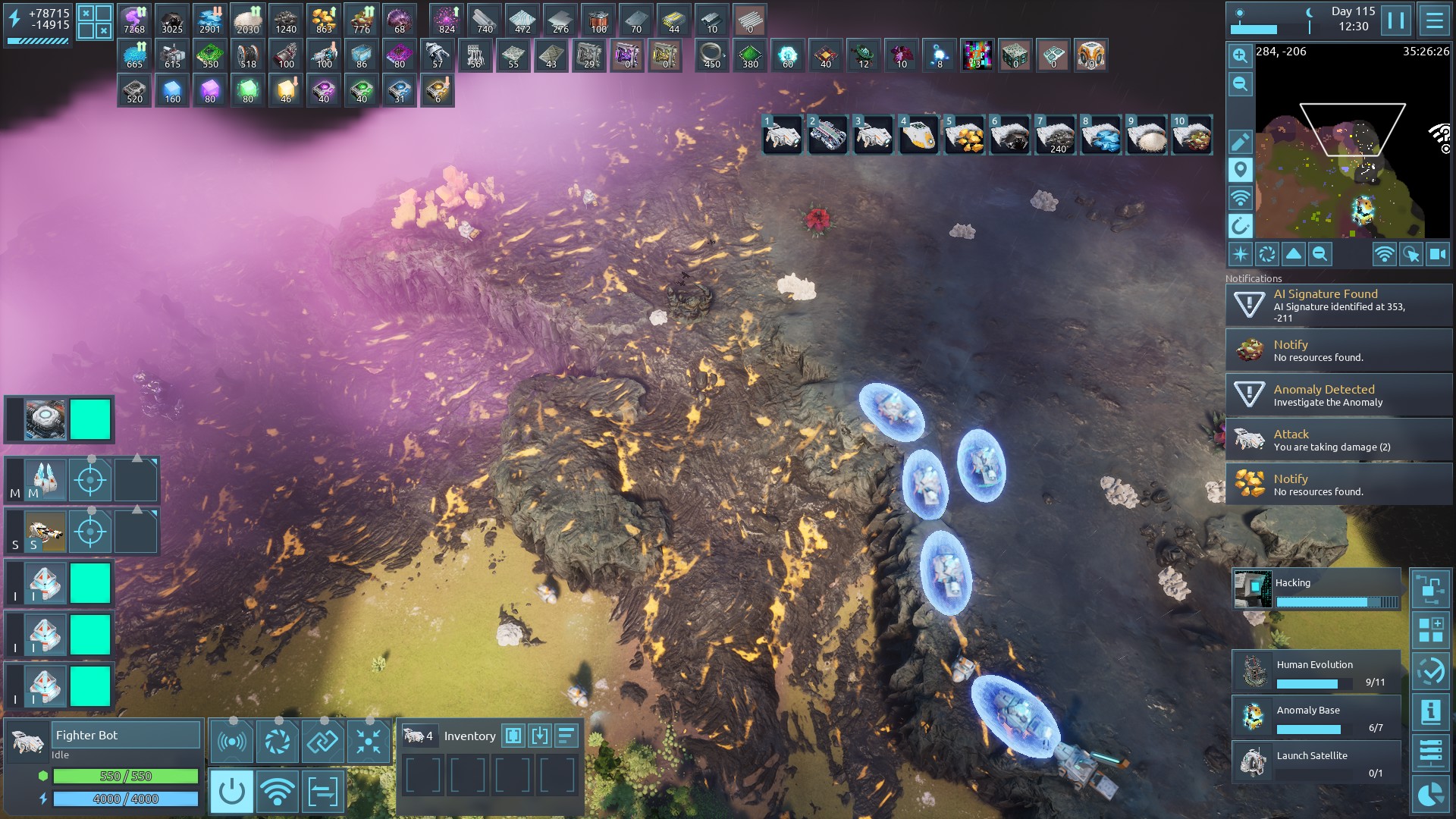Open the pie chart statistics button
1456x819 pixels.
(1430, 795)
